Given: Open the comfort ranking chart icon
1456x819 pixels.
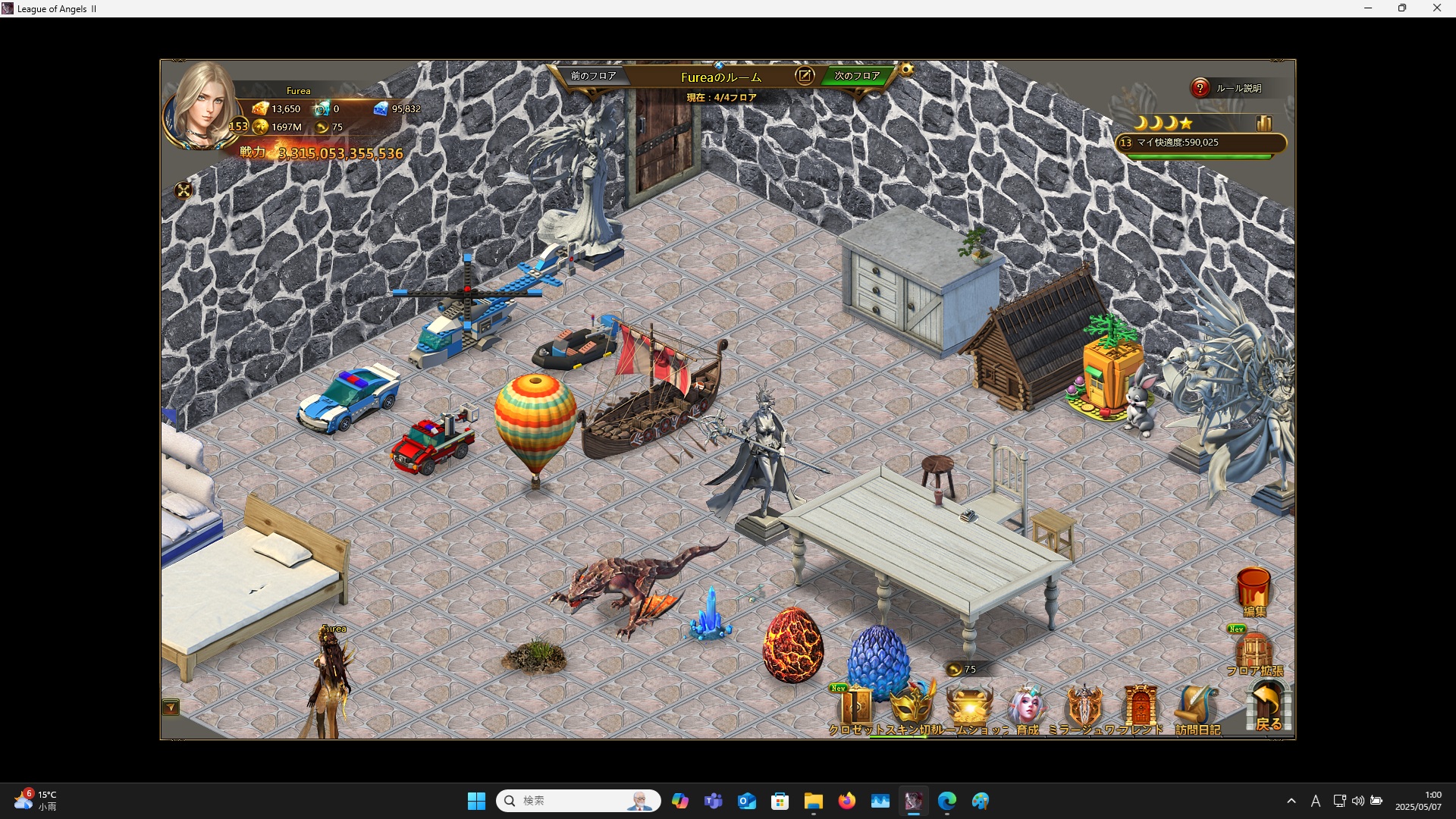Looking at the screenshot, I should (x=1263, y=124).
